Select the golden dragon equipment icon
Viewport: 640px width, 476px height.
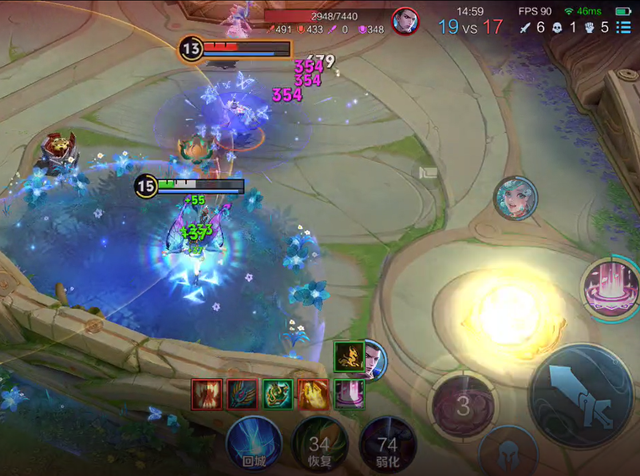tap(348, 356)
